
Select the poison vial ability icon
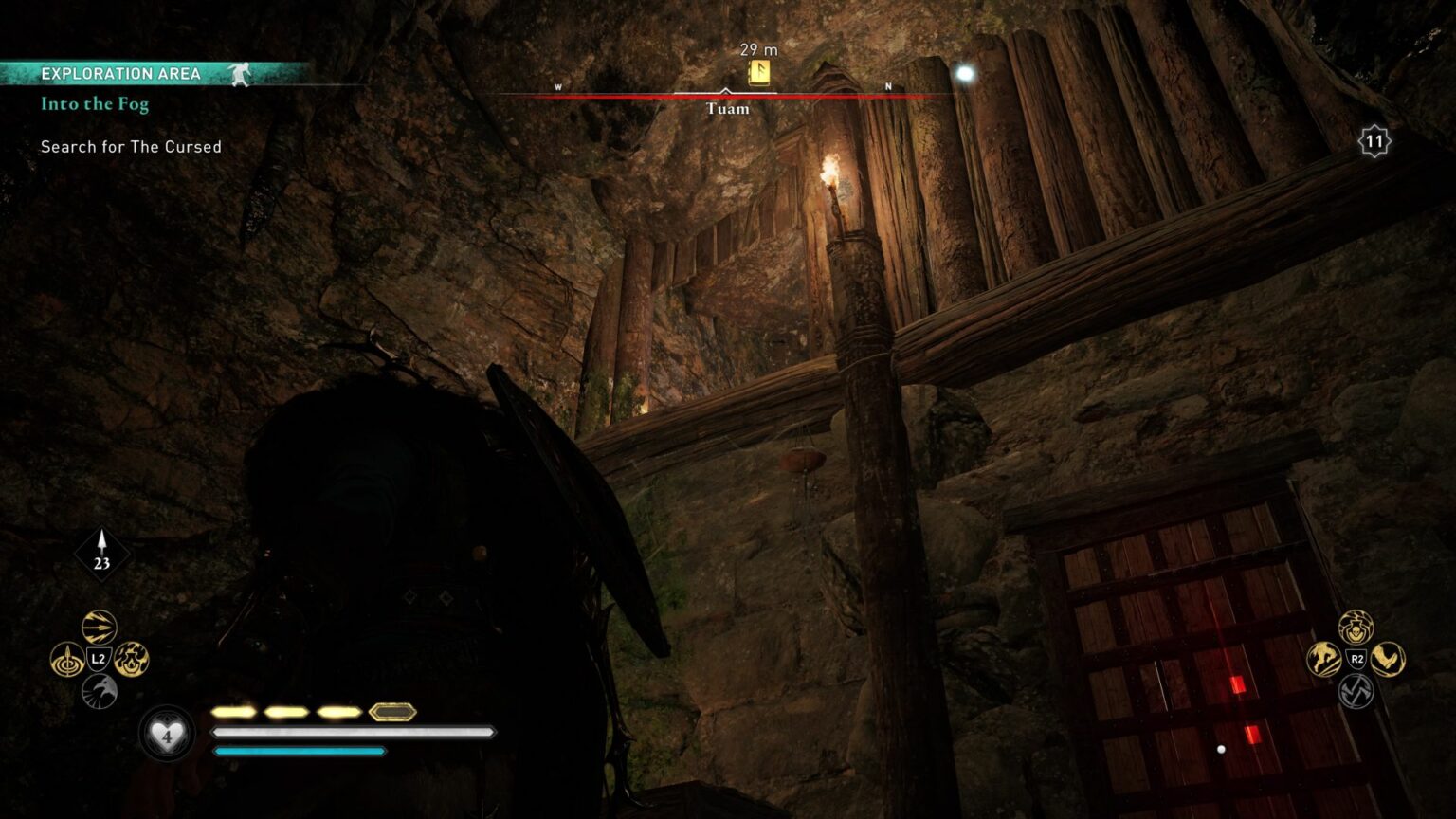coord(1355,627)
